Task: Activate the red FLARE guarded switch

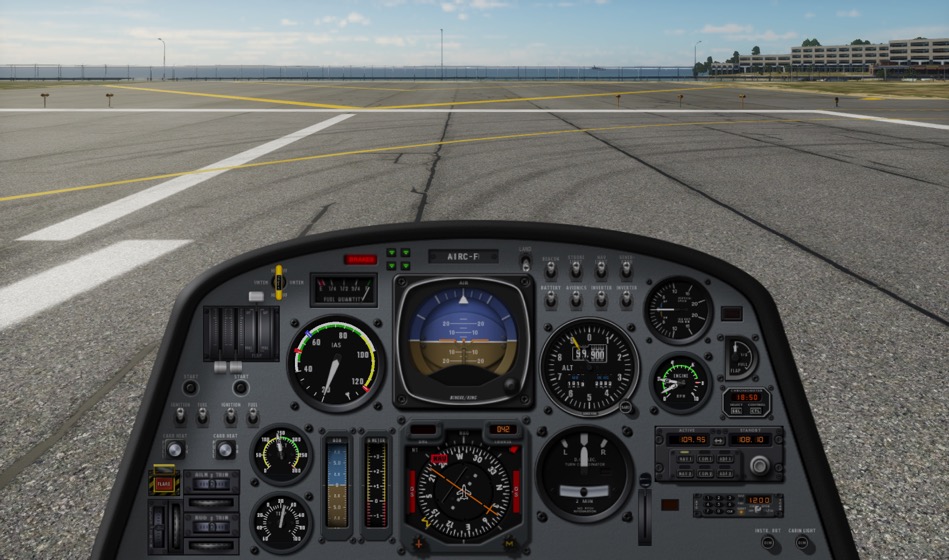Action: [164, 483]
